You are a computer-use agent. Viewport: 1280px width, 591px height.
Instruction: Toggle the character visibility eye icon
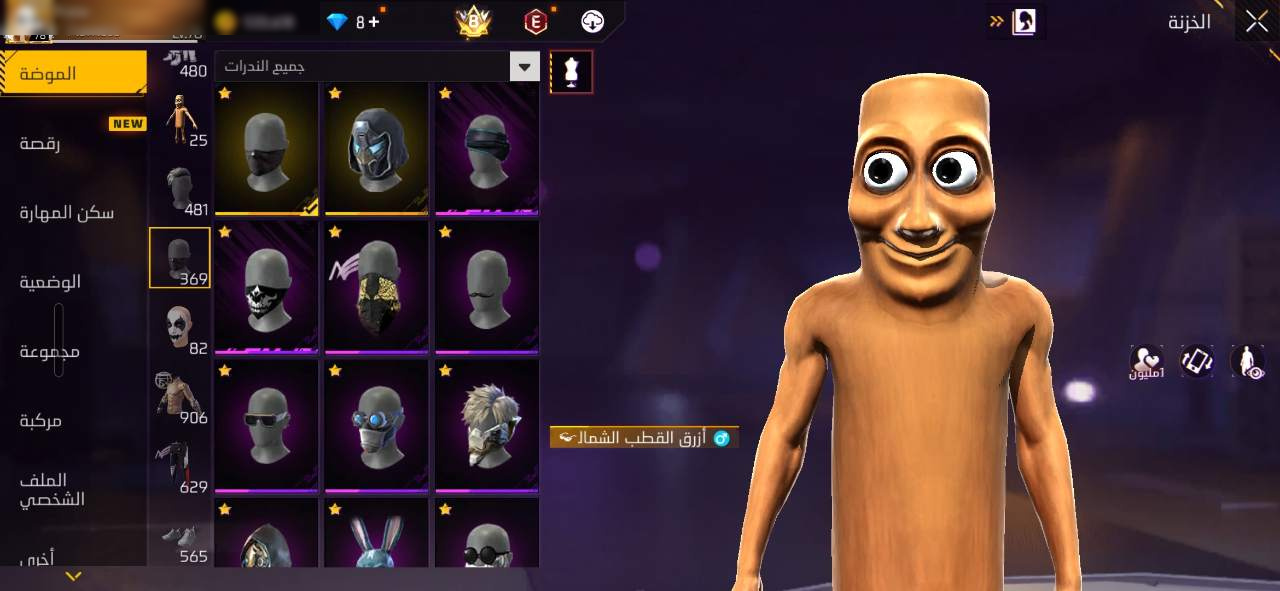pos(1247,361)
